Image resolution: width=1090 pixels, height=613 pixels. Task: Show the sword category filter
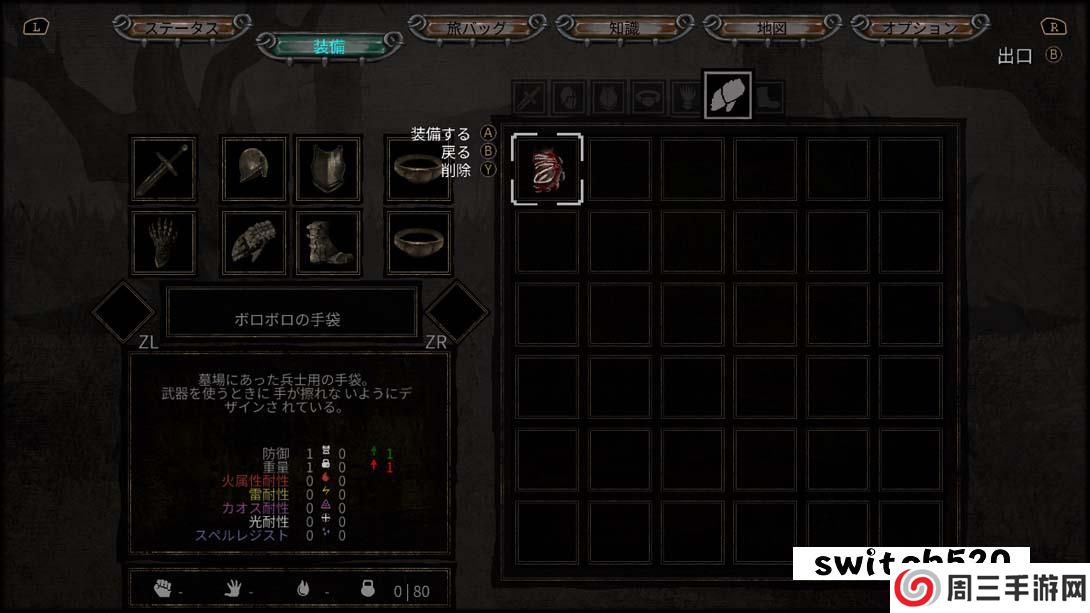tap(529, 98)
